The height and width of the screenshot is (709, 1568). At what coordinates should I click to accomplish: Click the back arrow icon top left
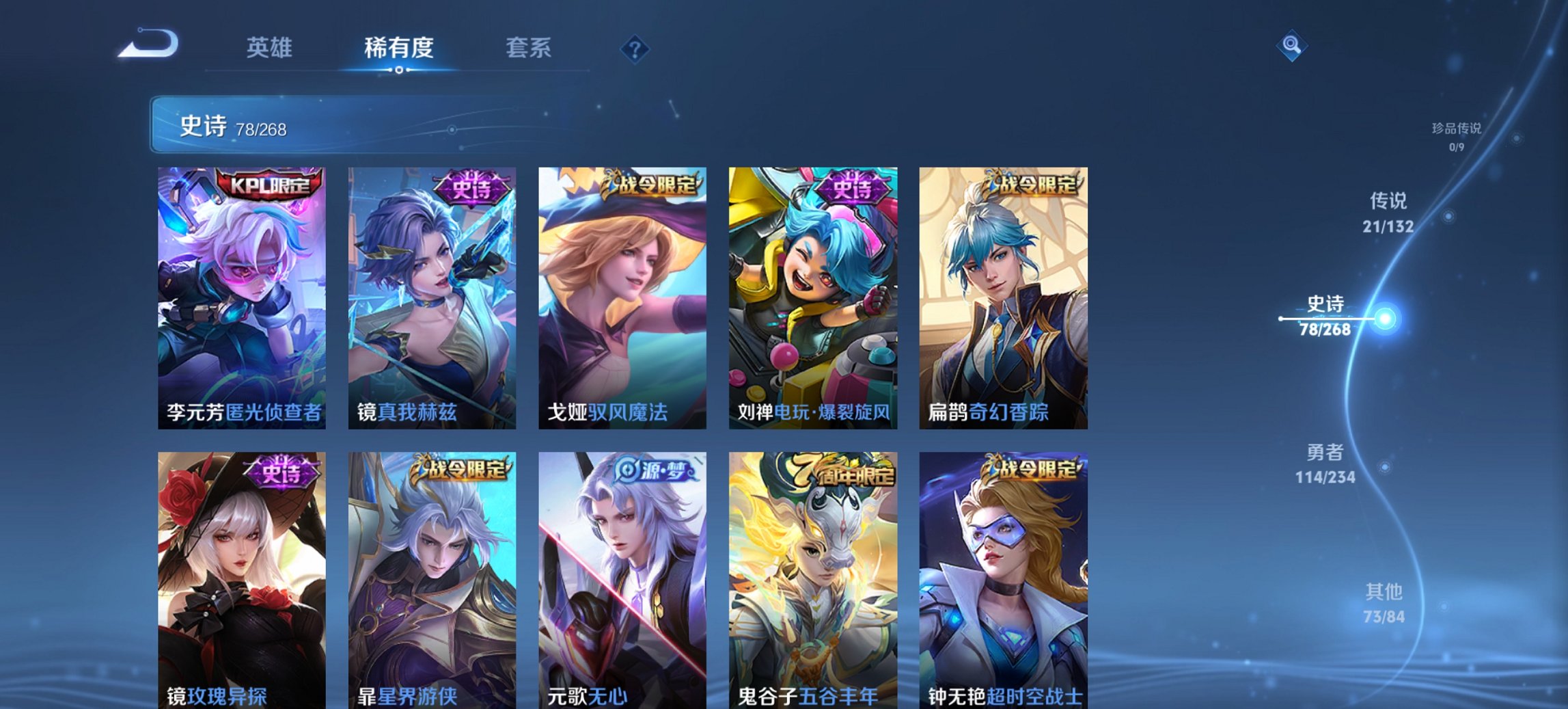click(149, 44)
